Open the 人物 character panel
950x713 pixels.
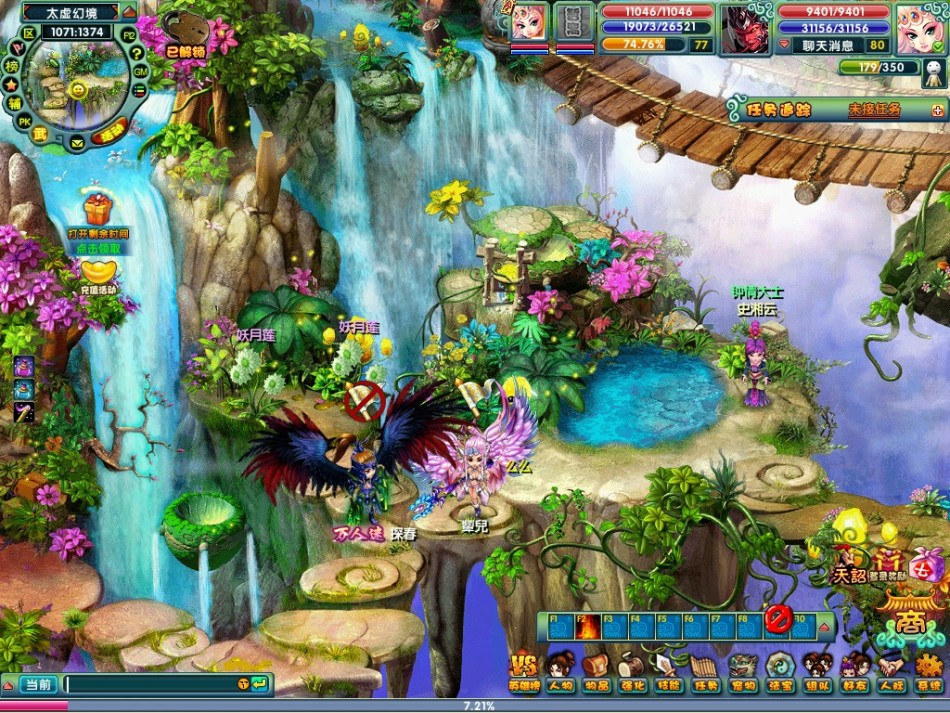coord(560,668)
